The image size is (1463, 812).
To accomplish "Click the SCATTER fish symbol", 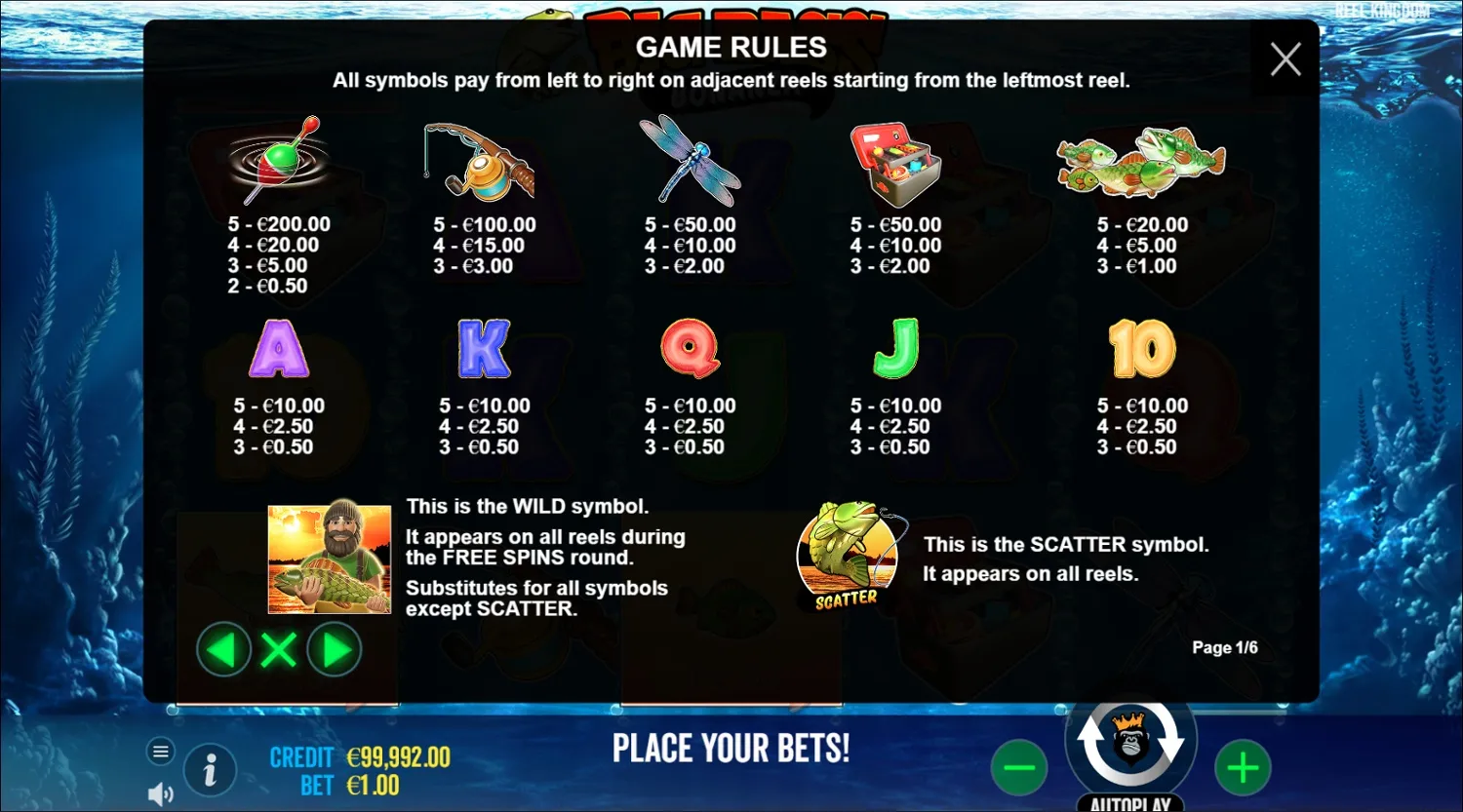I will (847, 556).
